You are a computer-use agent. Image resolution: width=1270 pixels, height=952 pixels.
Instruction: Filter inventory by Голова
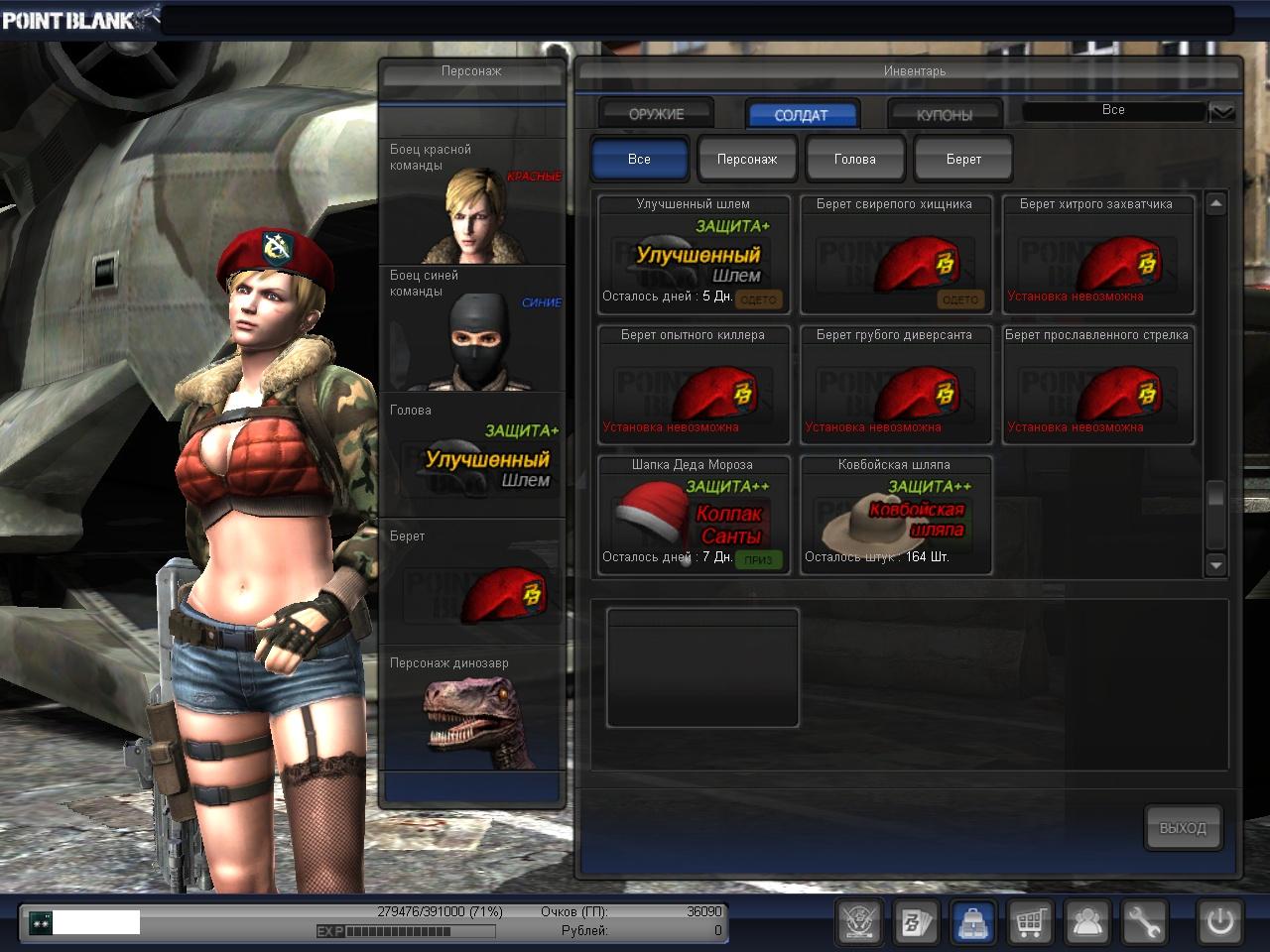(854, 159)
